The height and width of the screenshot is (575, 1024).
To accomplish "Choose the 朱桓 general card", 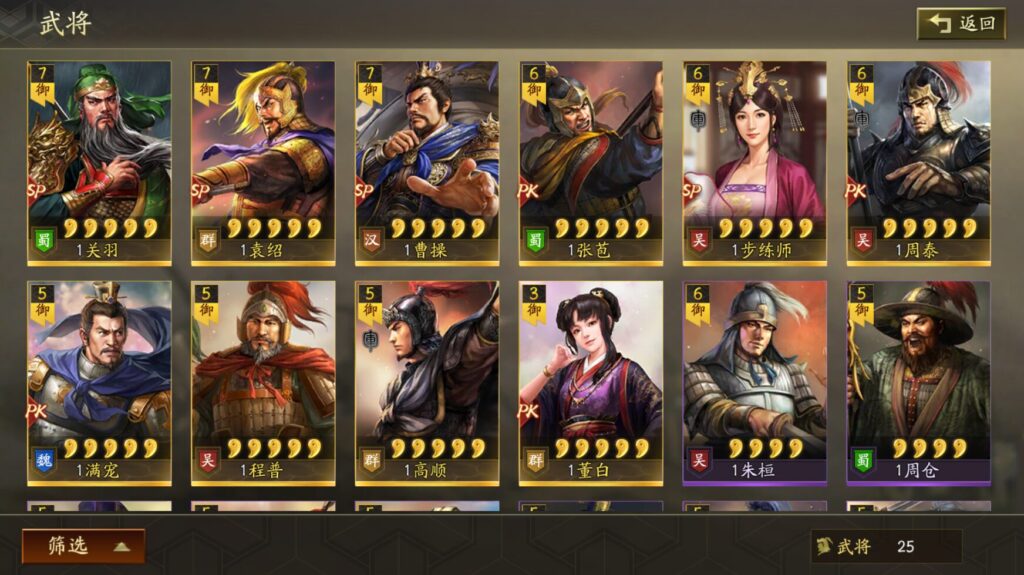I will click(755, 380).
